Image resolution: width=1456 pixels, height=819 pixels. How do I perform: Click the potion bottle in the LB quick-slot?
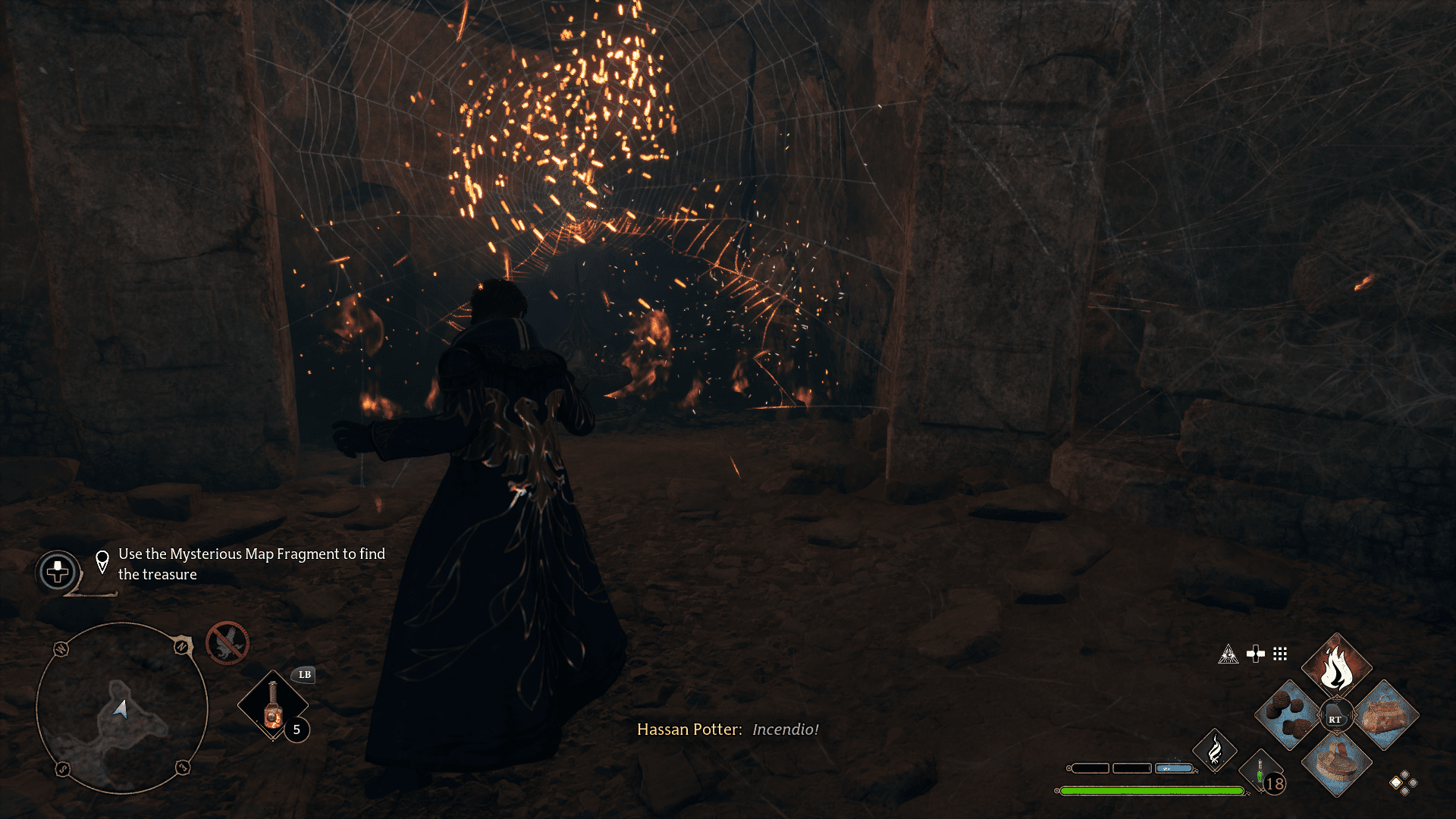[x=273, y=707]
